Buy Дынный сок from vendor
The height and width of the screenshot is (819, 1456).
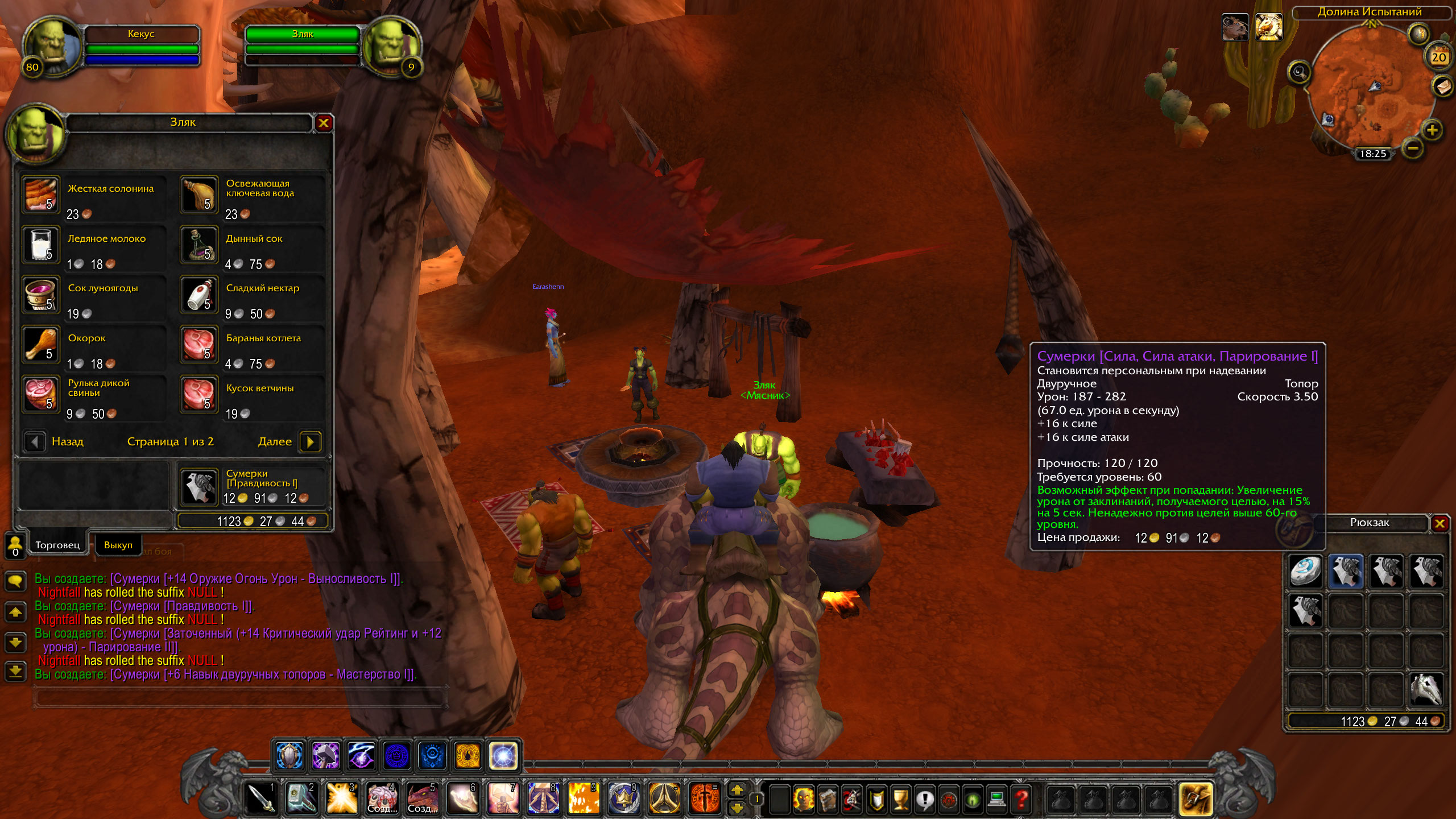coord(199,245)
